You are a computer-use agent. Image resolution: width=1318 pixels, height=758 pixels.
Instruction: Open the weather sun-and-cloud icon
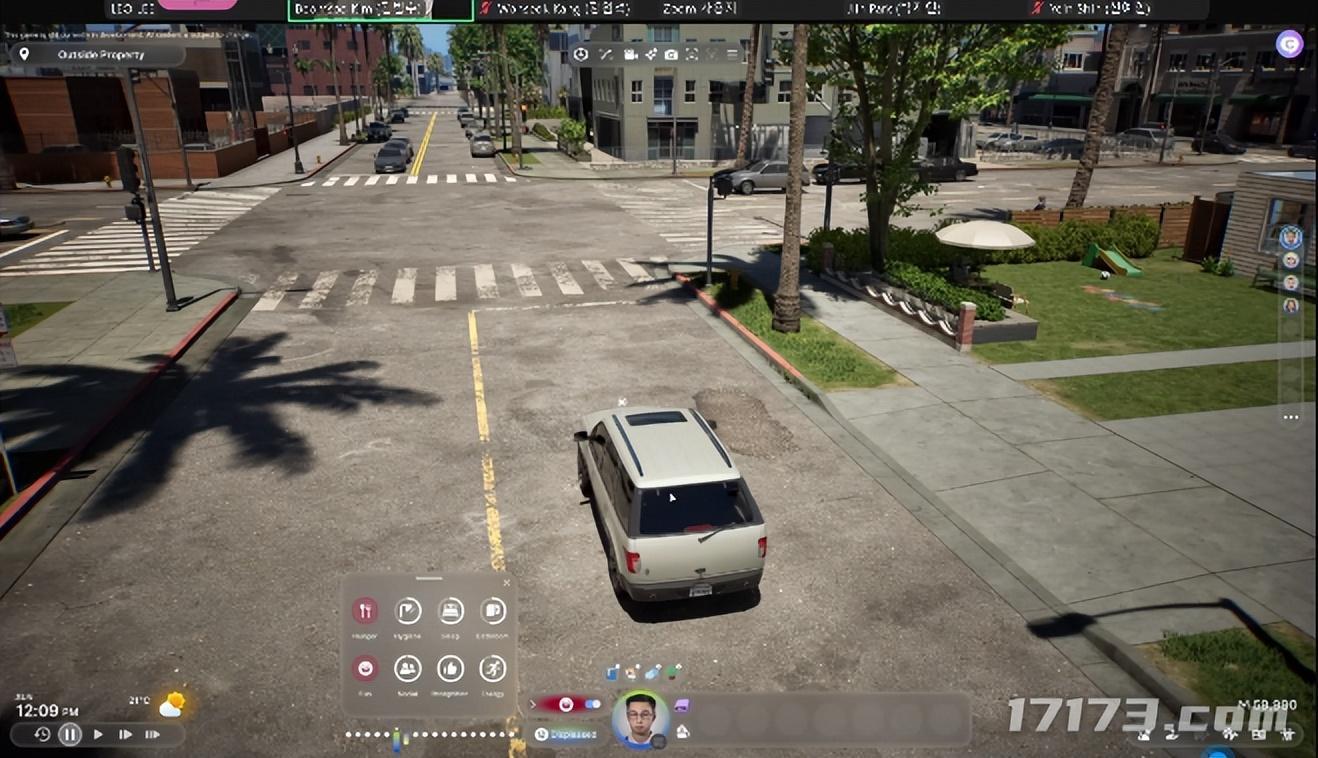(172, 704)
